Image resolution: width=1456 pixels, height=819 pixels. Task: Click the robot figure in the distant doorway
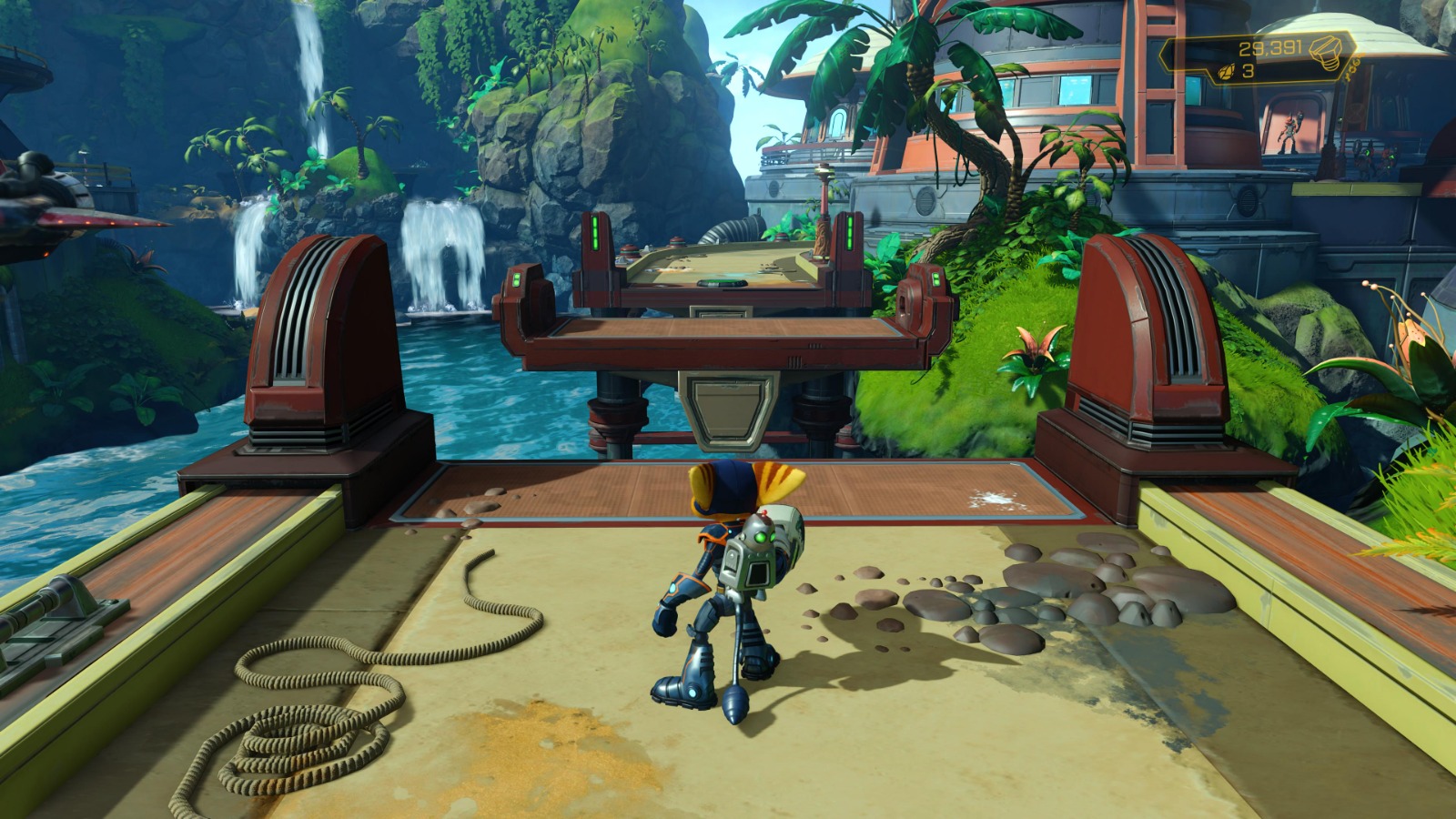(1289, 132)
